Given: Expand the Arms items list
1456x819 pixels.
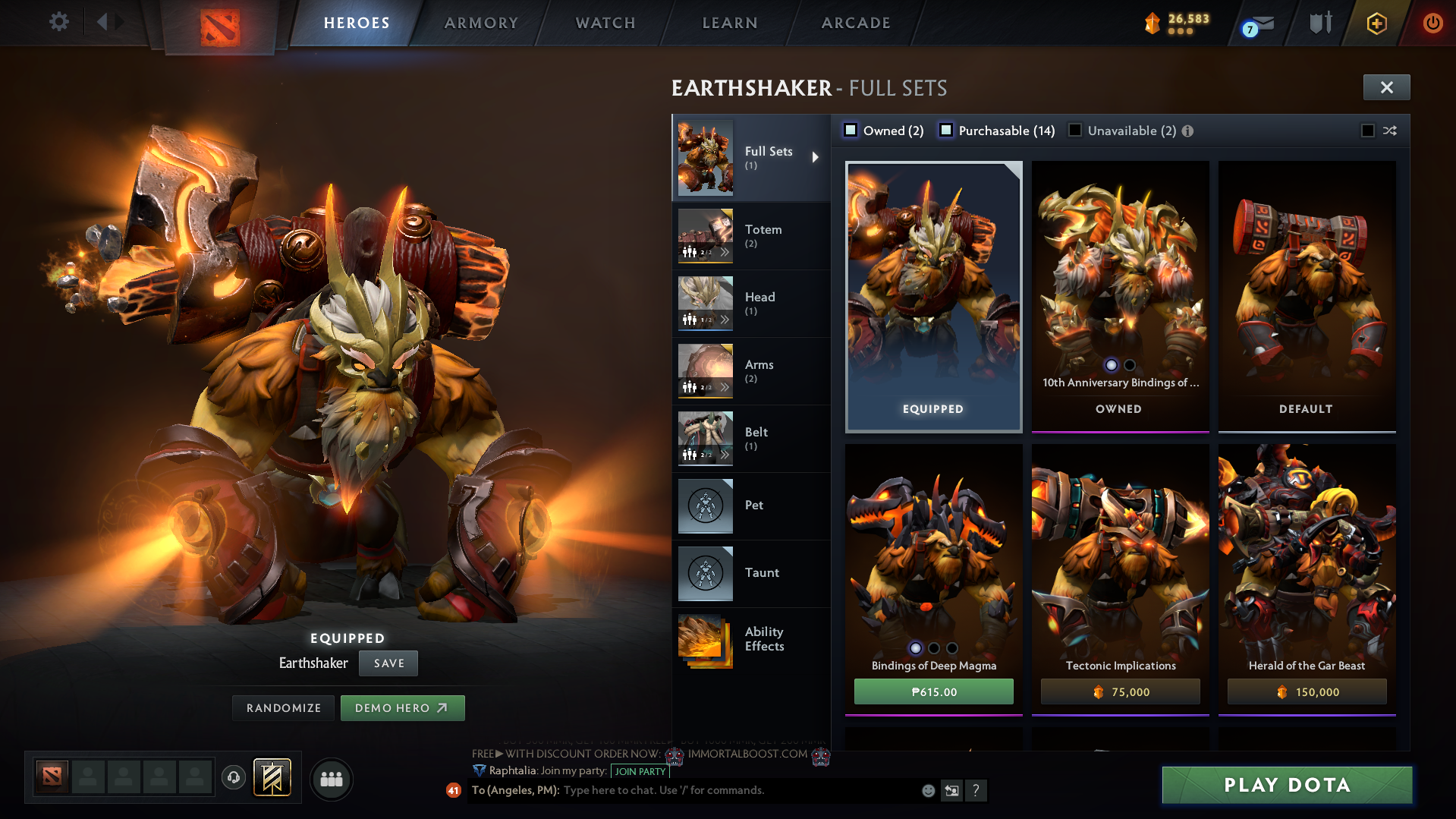Looking at the screenshot, I should [726, 387].
